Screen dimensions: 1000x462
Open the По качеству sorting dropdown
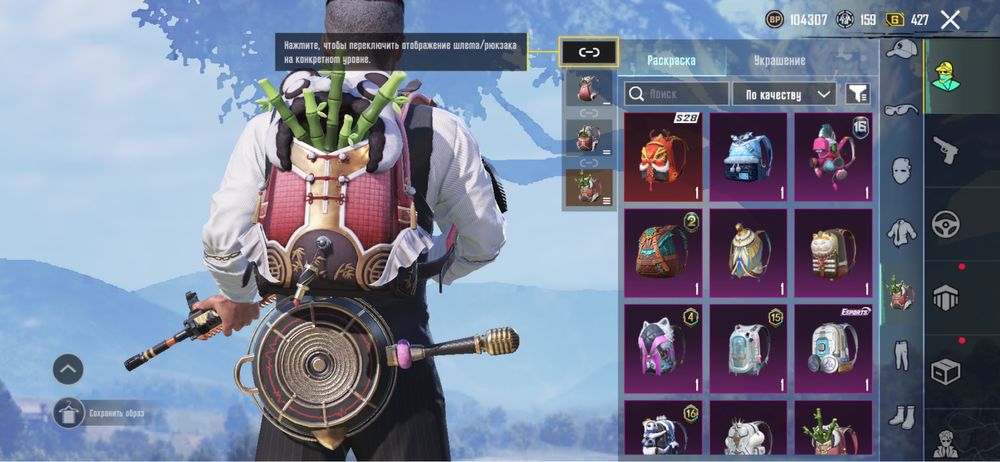pos(784,94)
